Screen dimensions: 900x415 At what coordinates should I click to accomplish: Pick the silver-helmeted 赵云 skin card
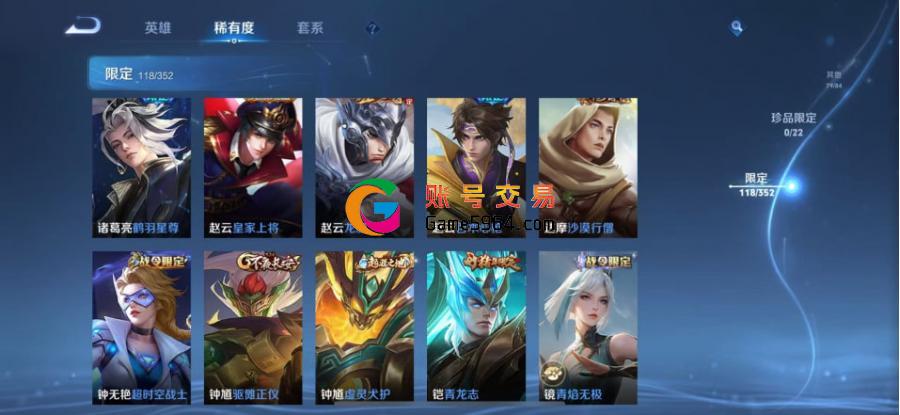click(x=365, y=167)
